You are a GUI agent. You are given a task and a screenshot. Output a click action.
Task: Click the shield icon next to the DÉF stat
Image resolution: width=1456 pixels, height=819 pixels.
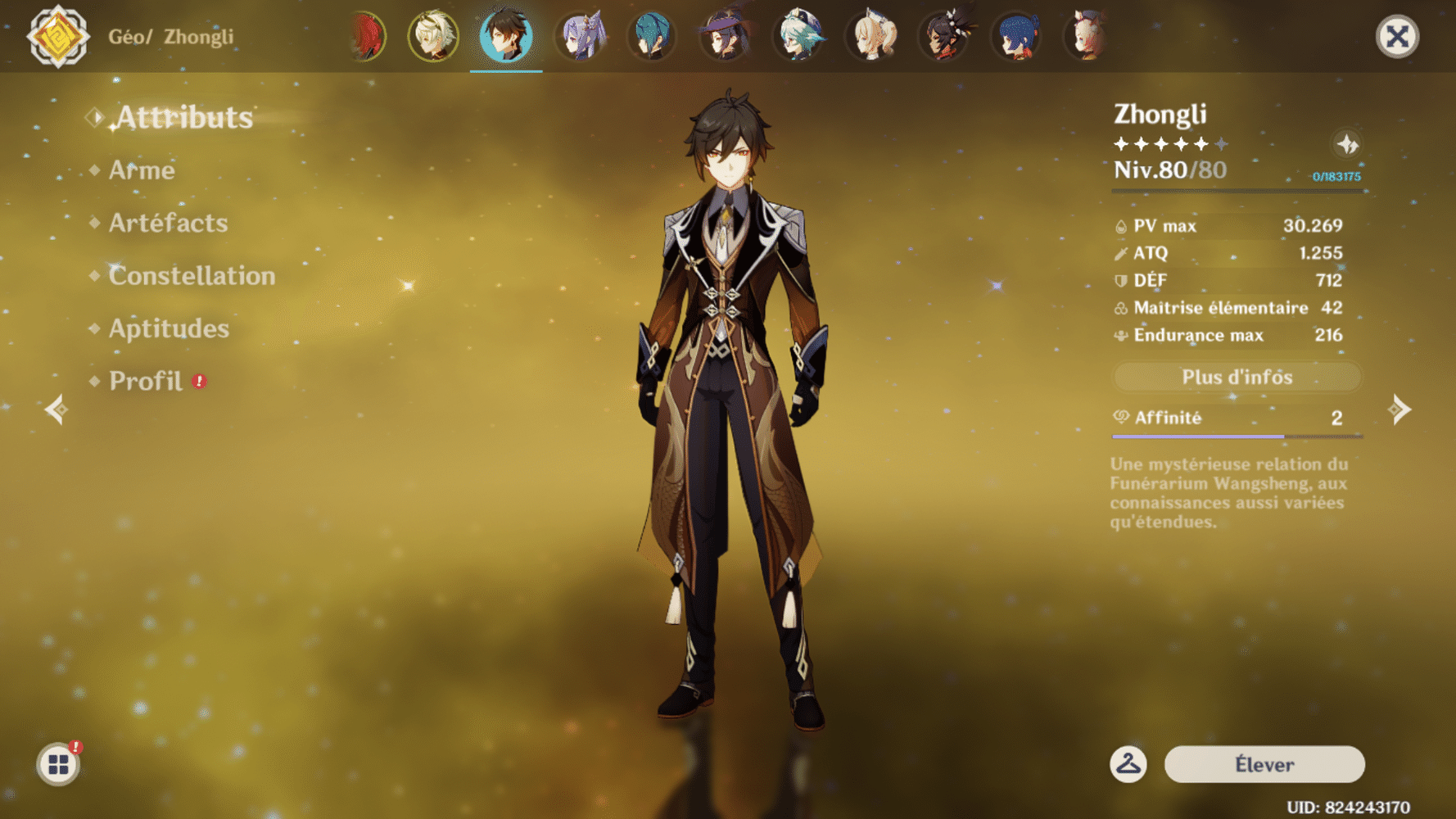[x=1120, y=280]
